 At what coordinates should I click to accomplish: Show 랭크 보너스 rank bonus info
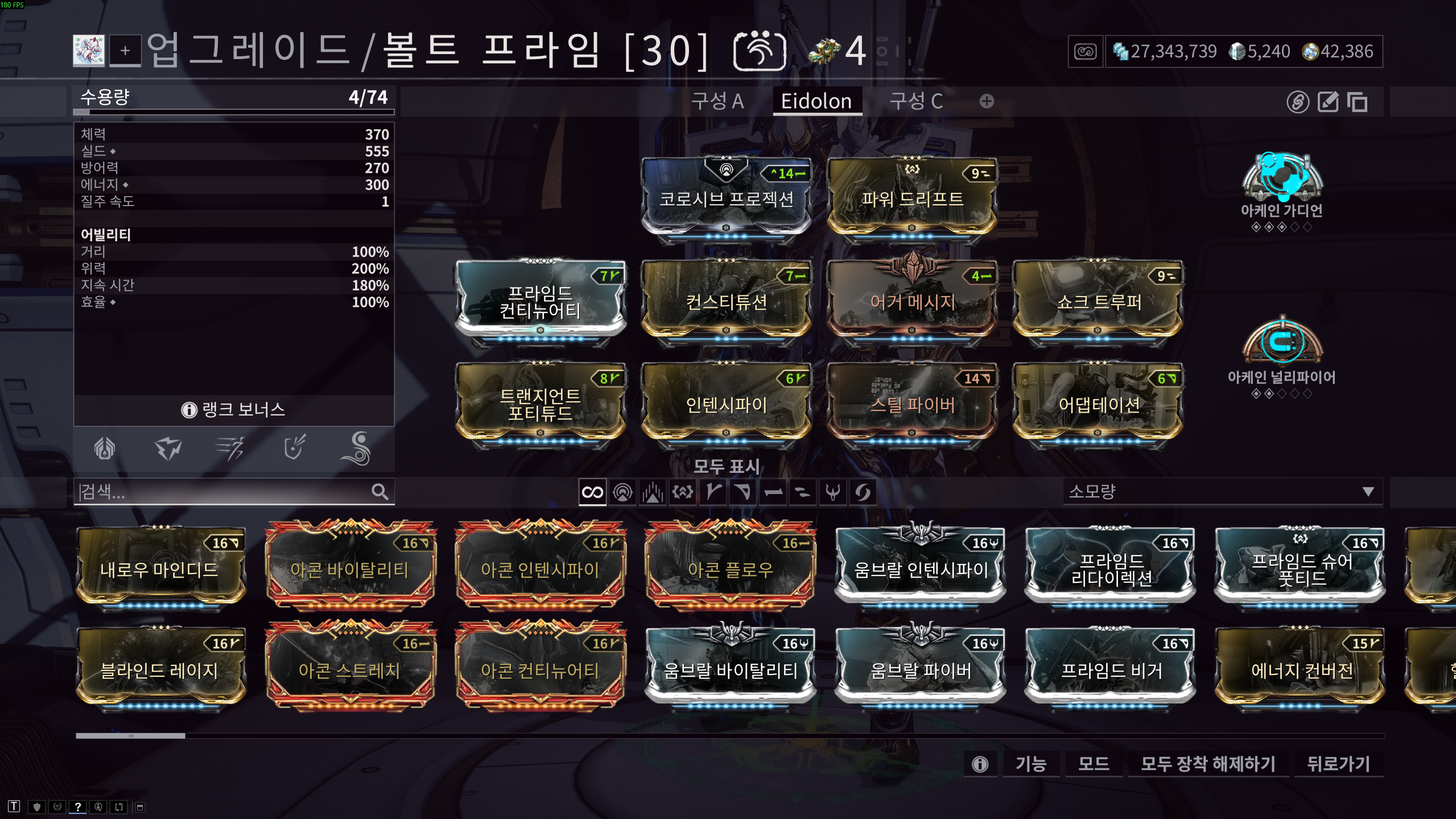pos(234,409)
